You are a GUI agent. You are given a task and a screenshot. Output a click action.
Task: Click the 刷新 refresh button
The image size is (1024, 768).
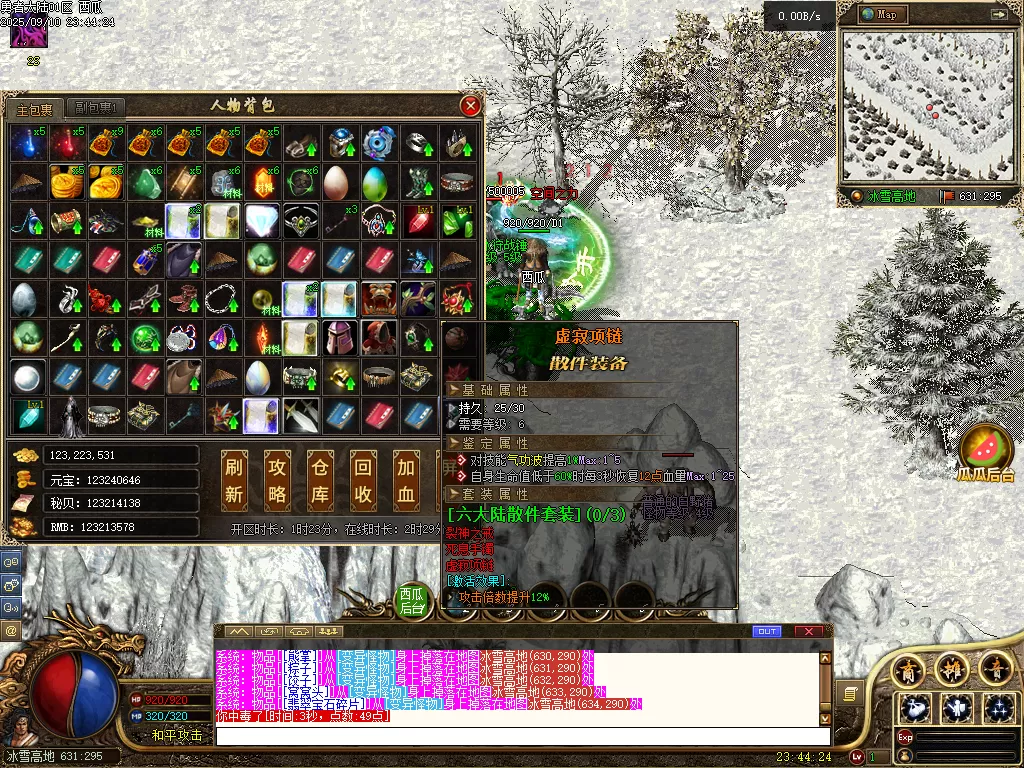(x=235, y=480)
